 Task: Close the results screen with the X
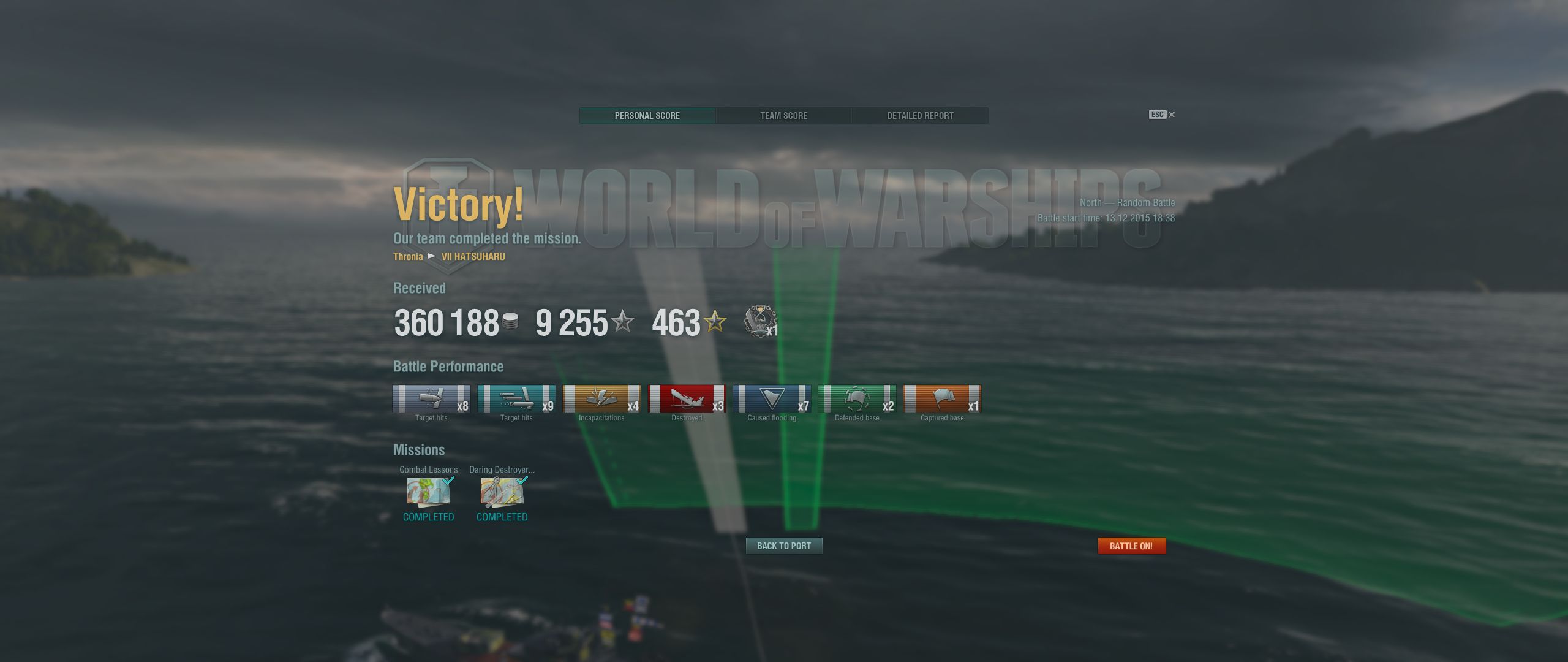point(1172,115)
